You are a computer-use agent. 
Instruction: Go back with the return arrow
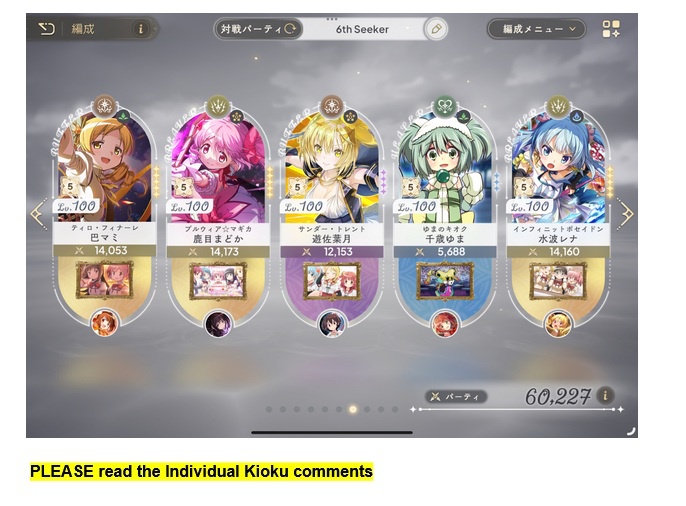47,29
